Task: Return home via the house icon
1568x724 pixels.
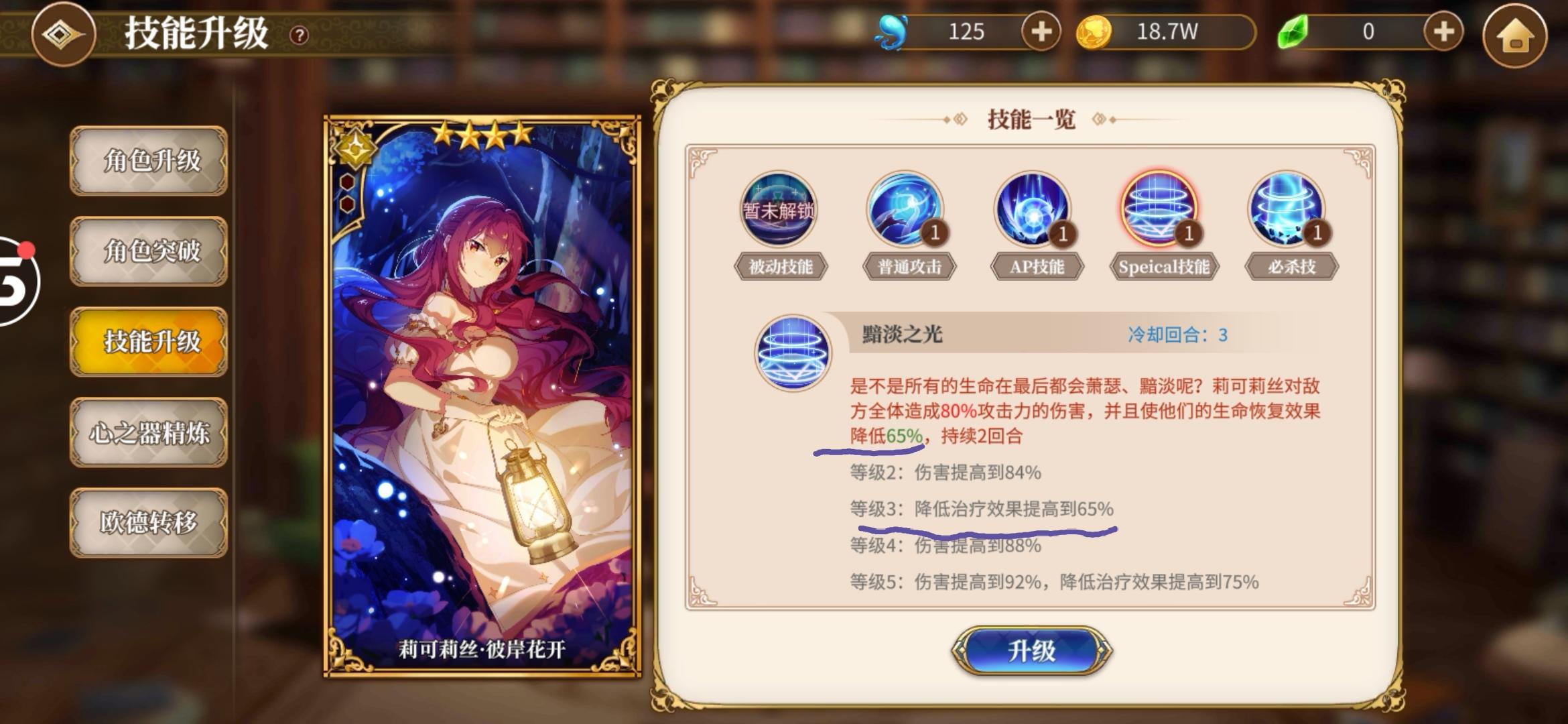Action: click(x=1519, y=33)
